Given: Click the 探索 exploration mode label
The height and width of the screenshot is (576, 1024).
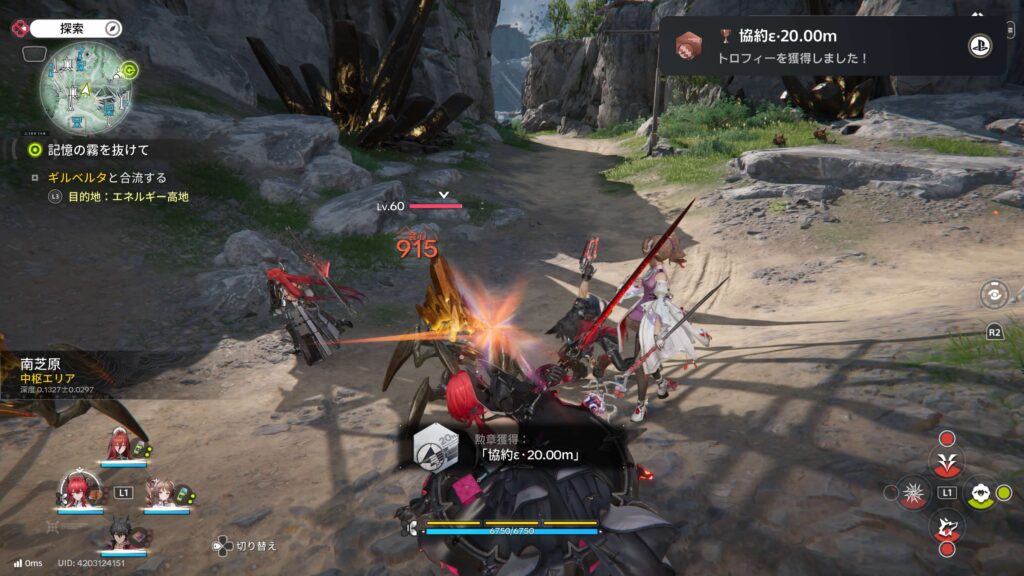Looking at the screenshot, I should click(74, 28).
